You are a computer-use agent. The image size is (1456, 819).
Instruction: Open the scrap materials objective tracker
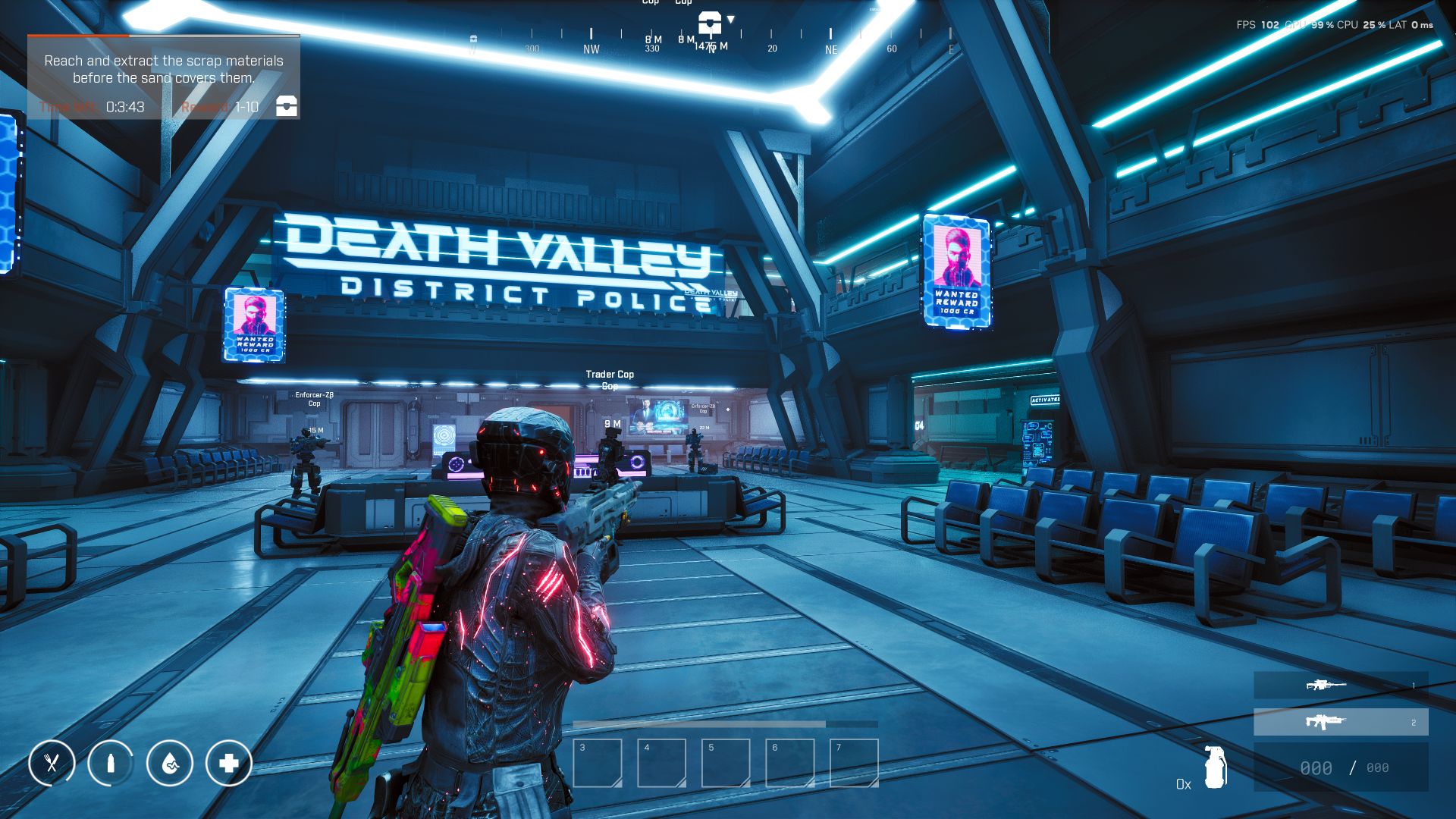point(164,70)
